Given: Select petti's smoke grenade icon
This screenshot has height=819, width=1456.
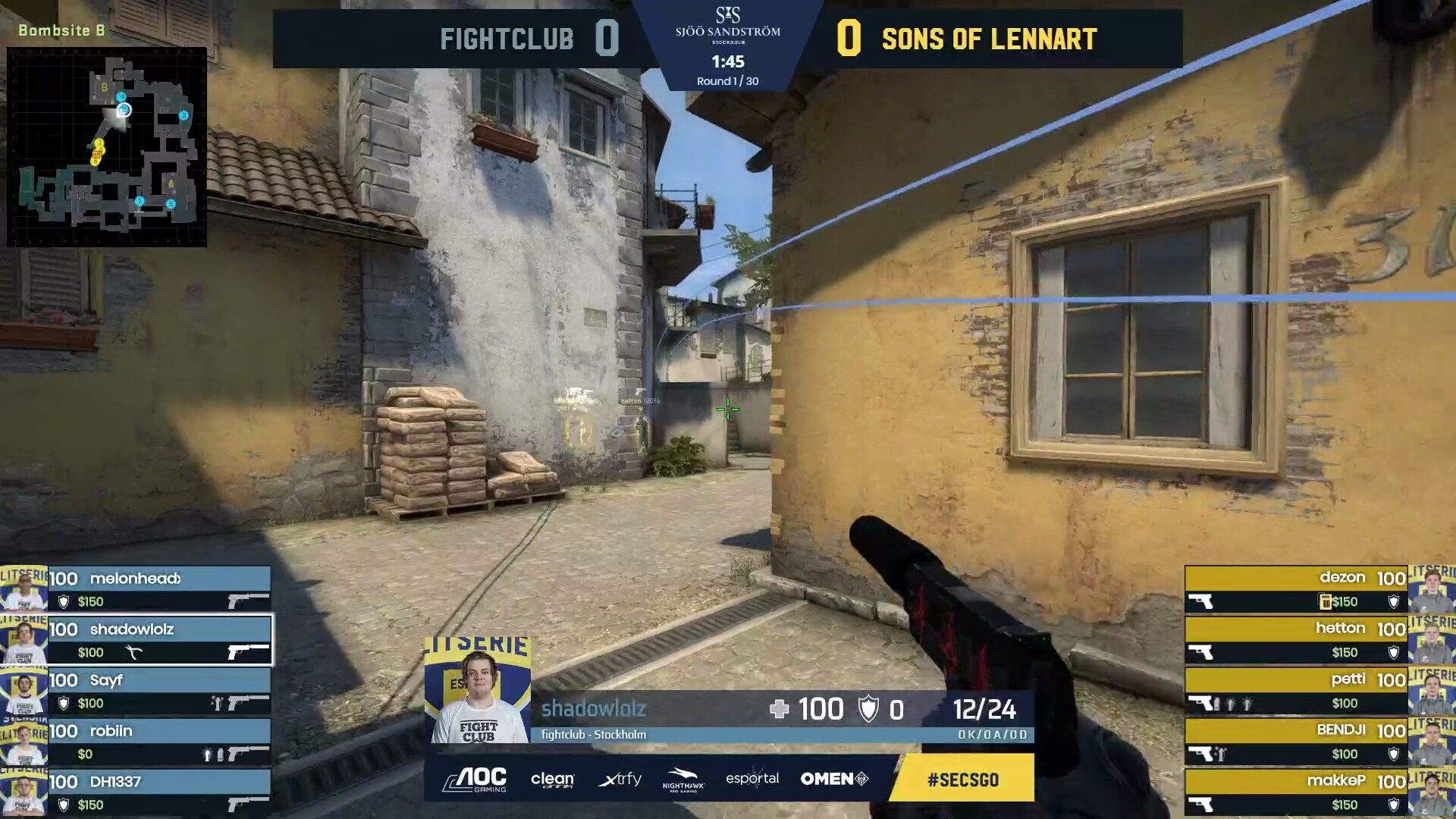Looking at the screenshot, I should [1218, 702].
